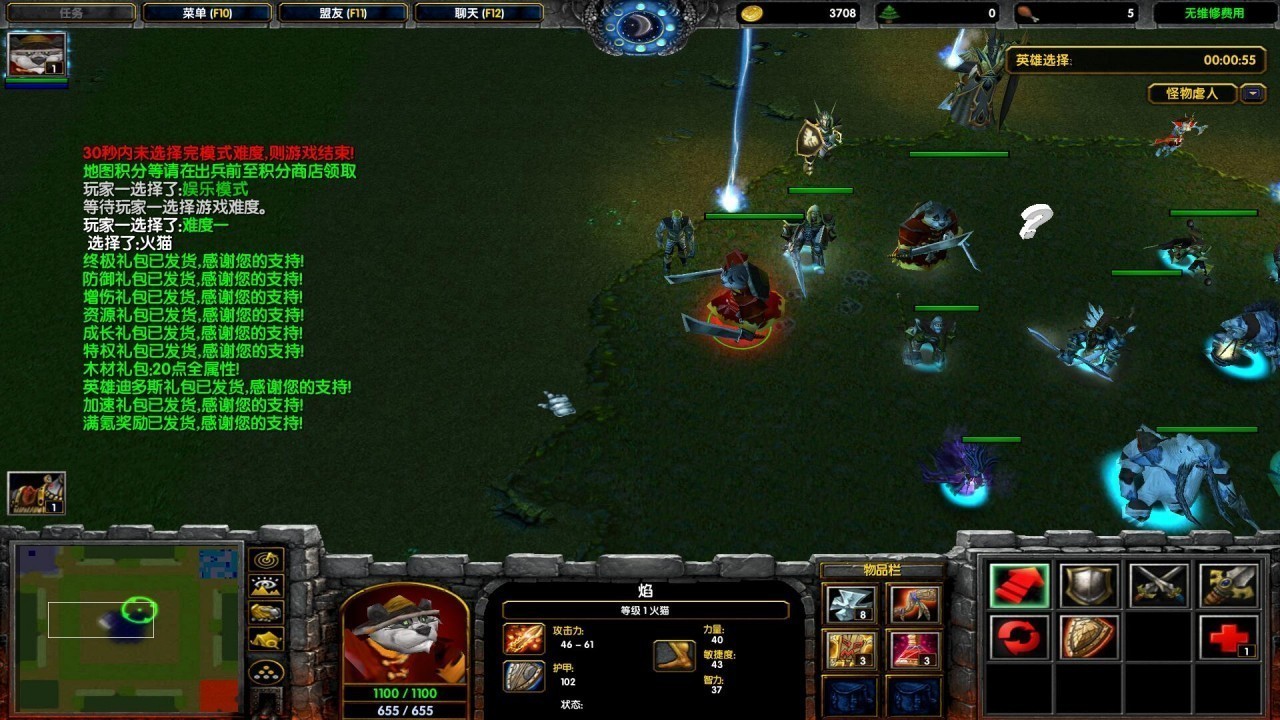Select the golden inventory item with 3 charges
The height and width of the screenshot is (720, 1280).
coord(850,650)
